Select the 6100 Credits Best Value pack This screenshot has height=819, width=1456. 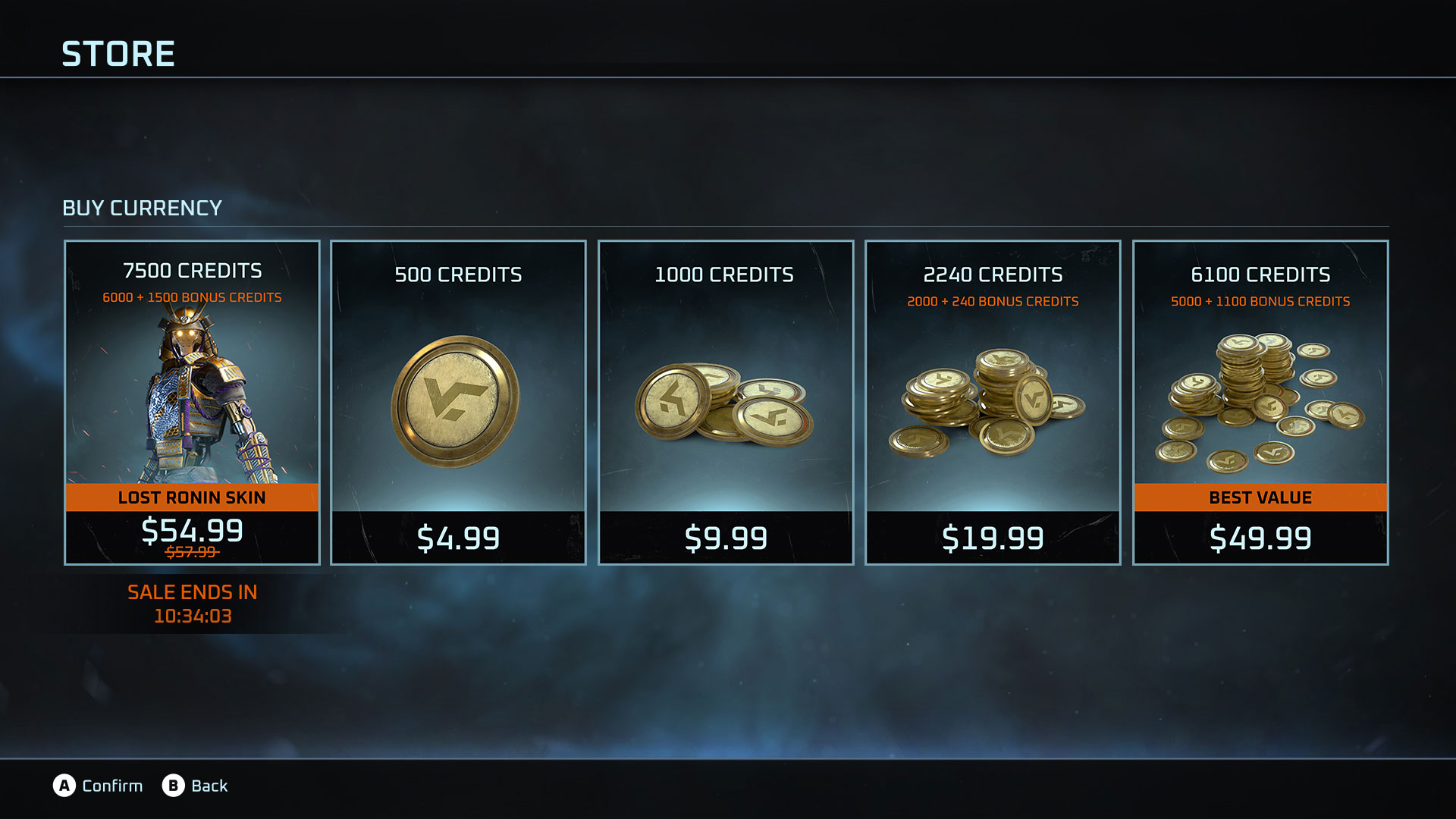[x=1260, y=402]
